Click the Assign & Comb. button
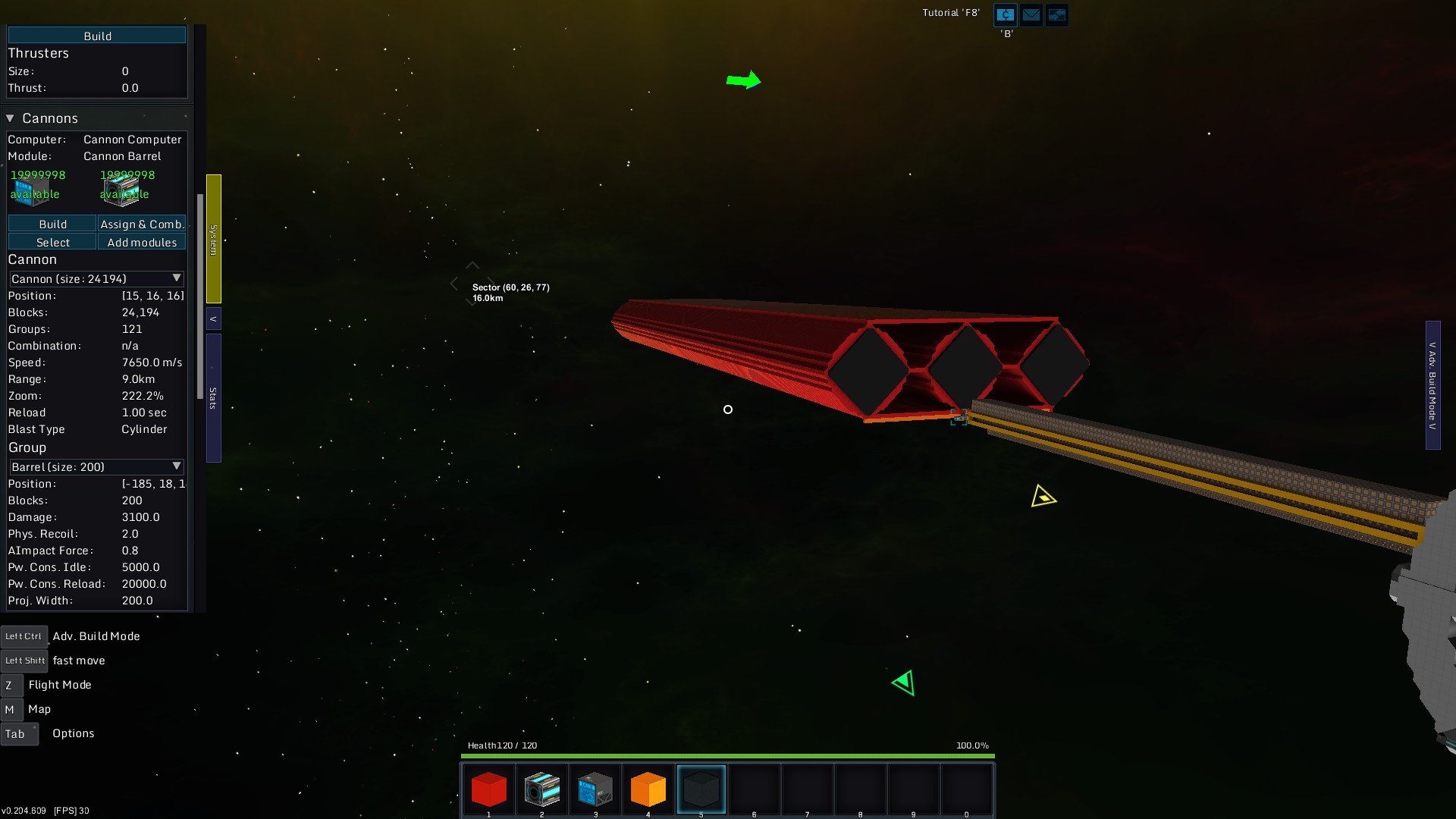 pos(142,224)
